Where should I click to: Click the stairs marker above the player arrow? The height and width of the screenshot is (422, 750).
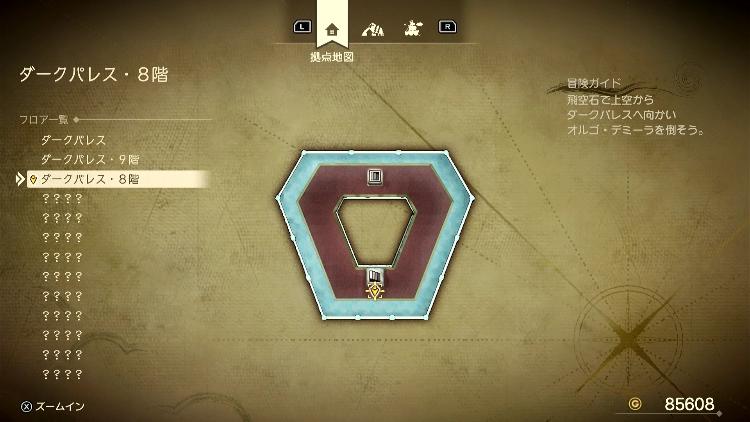point(375,275)
